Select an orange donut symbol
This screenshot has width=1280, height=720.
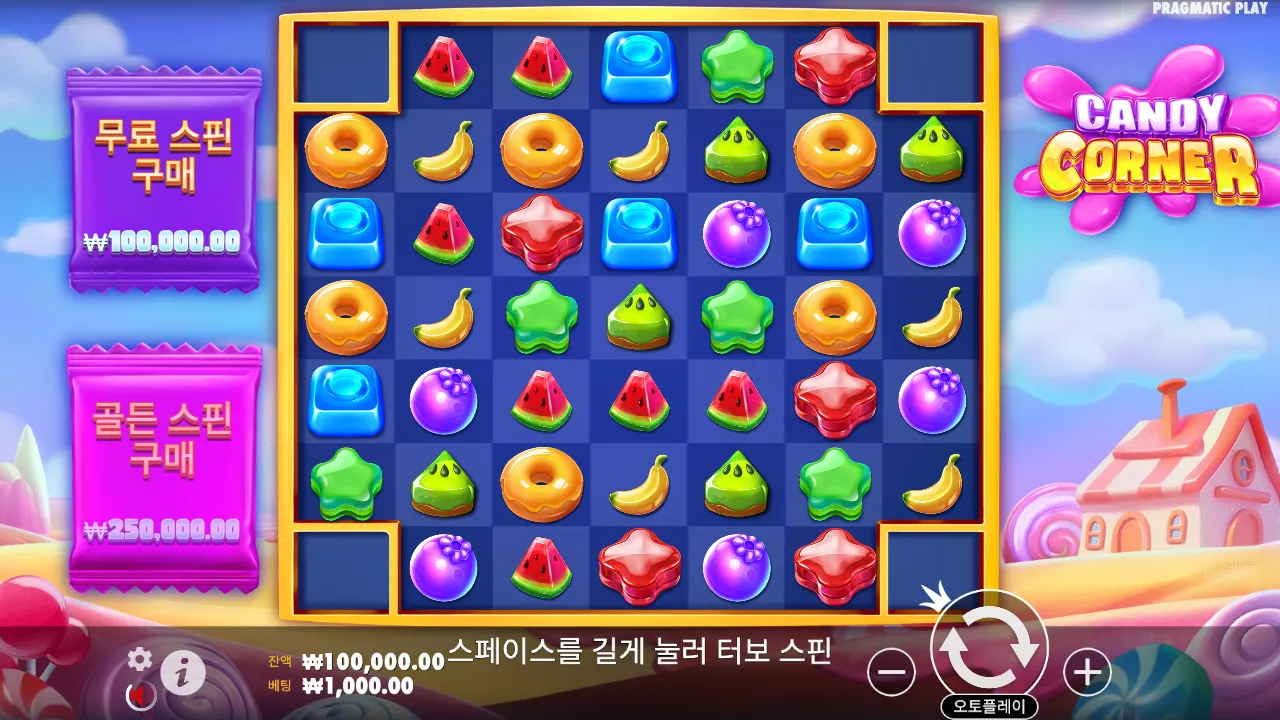pyautogui.click(x=348, y=150)
